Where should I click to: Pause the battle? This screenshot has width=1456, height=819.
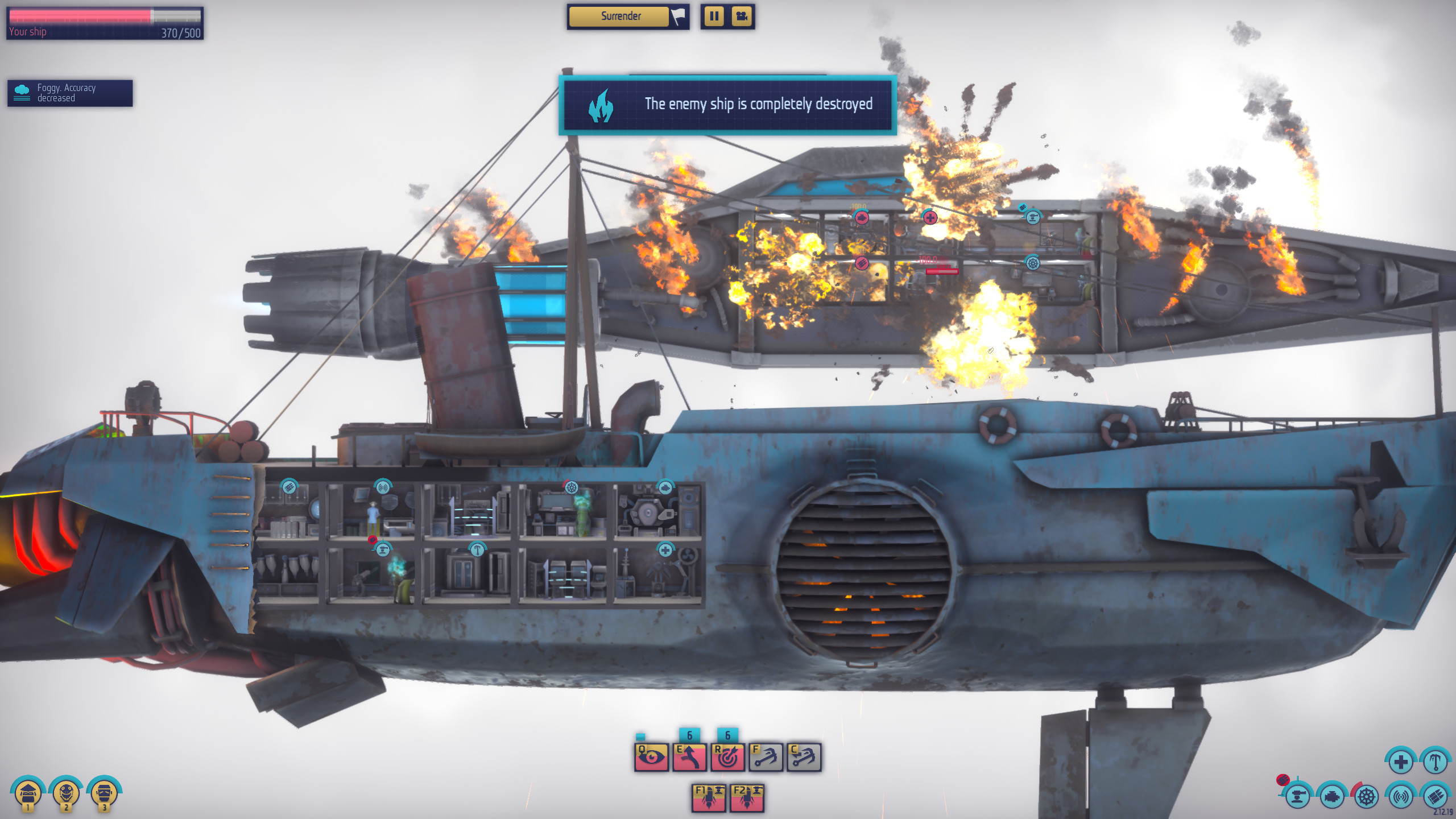[x=715, y=17]
